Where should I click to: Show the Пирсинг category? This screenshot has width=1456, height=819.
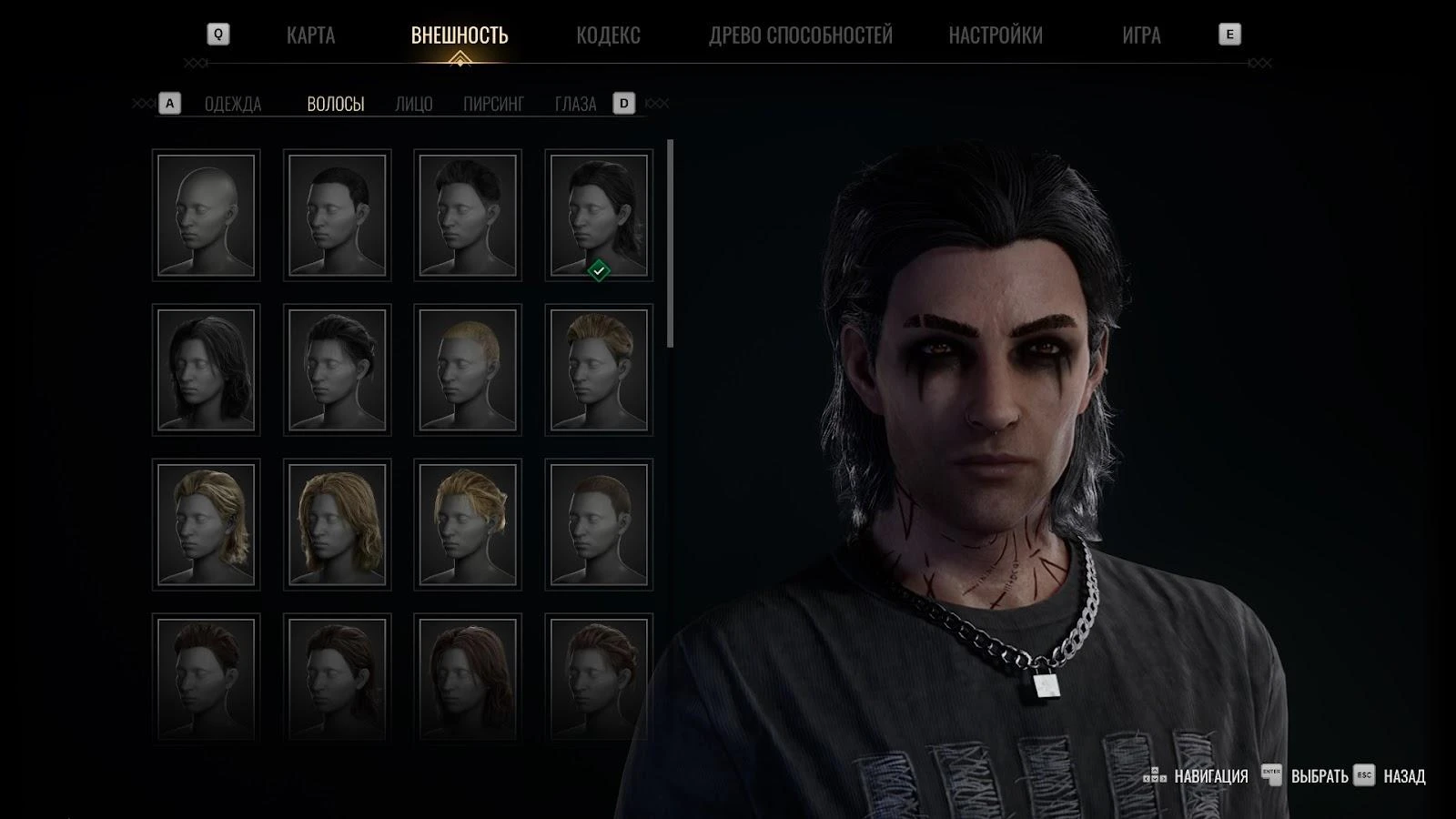coord(493,104)
